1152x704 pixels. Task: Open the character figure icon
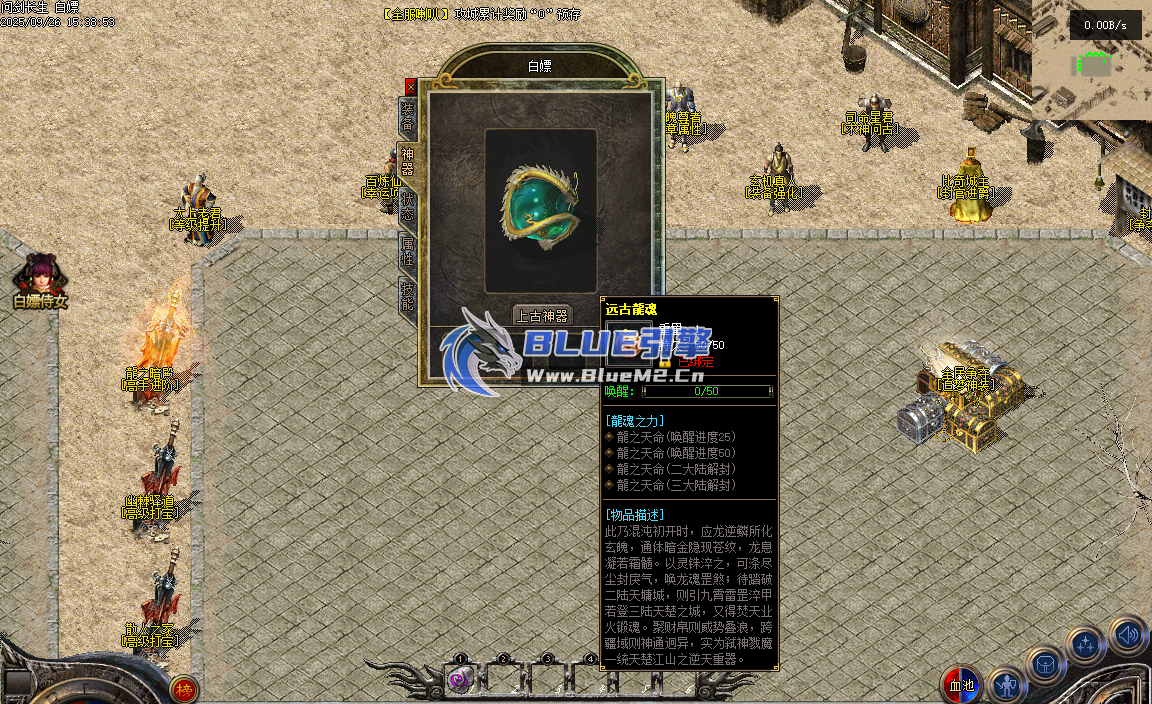tap(1005, 685)
